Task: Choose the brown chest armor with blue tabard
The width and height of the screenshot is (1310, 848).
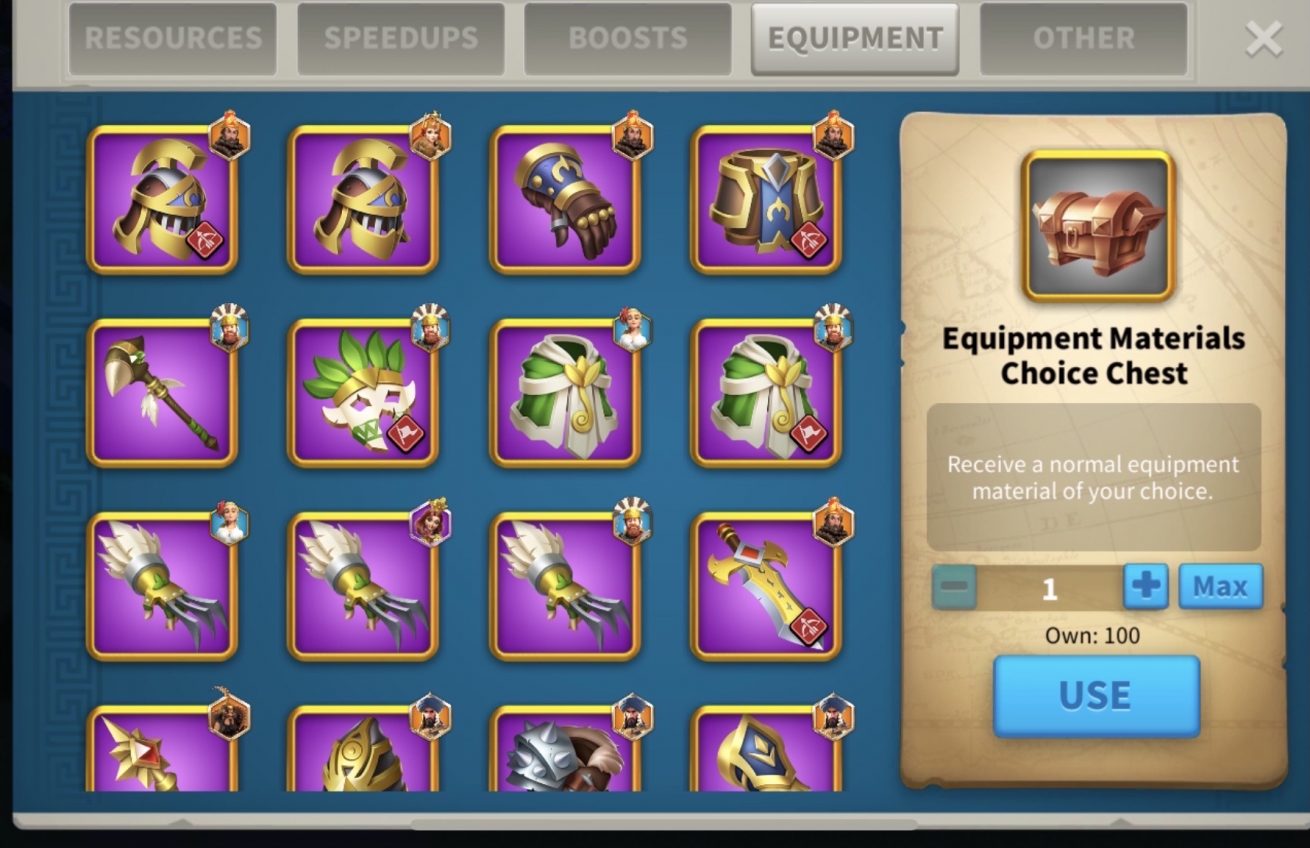Action: coord(765,200)
